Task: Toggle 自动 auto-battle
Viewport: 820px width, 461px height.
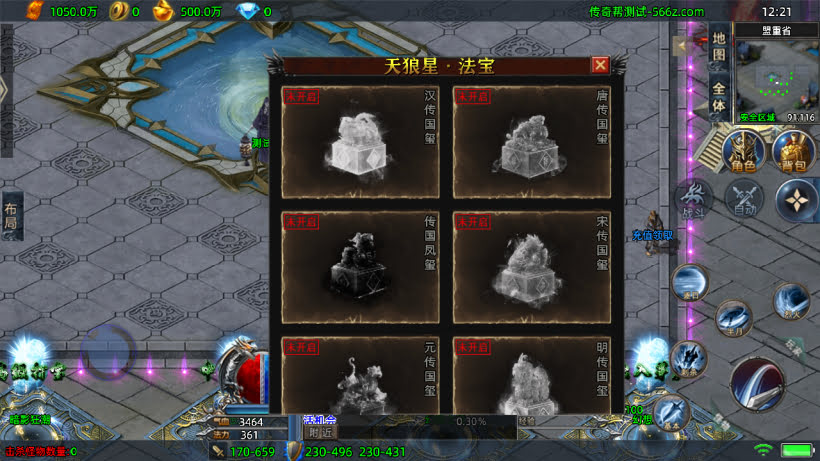Action: (x=744, y=198)
